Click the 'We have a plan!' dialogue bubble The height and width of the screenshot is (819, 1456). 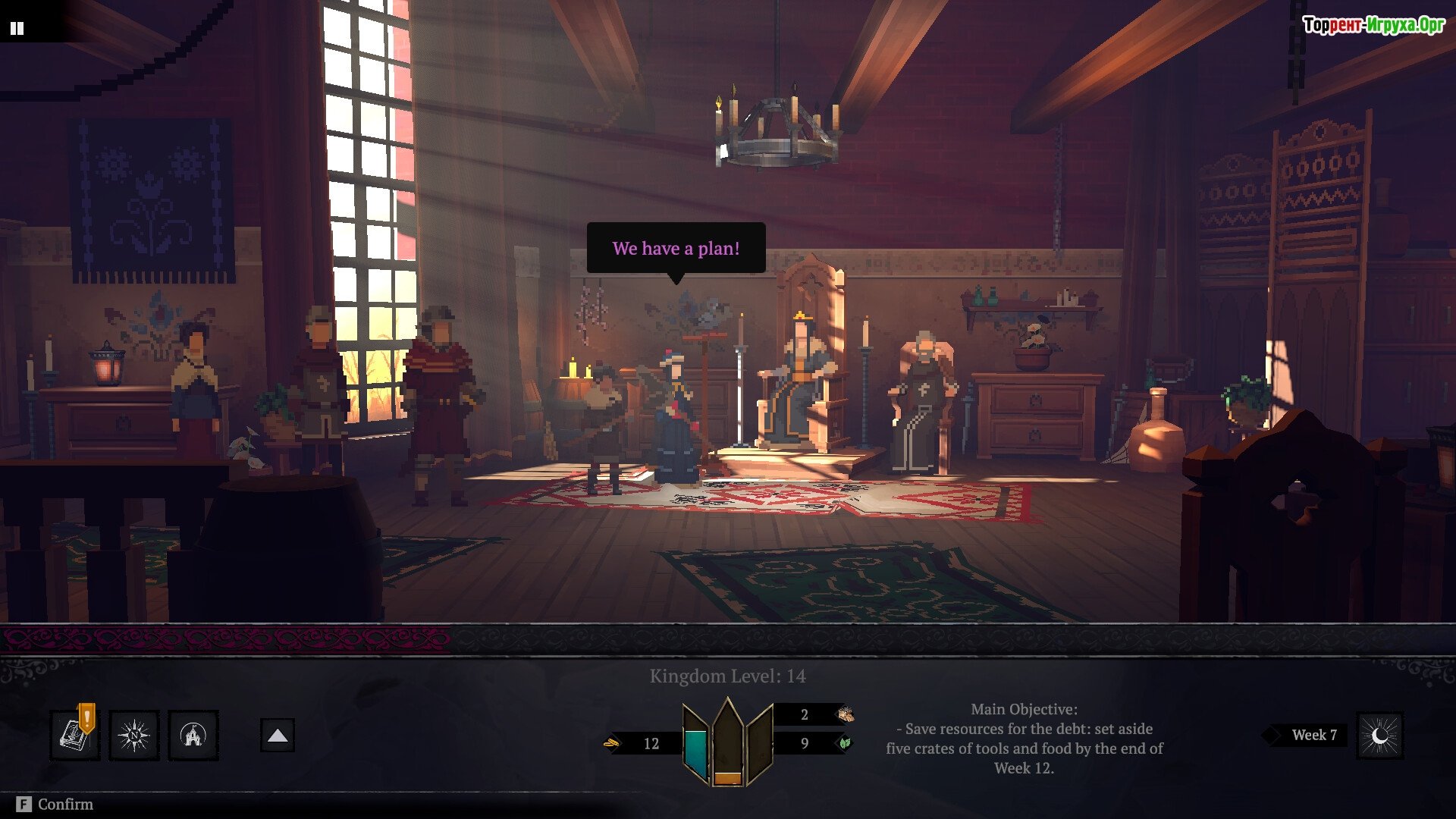676,248
